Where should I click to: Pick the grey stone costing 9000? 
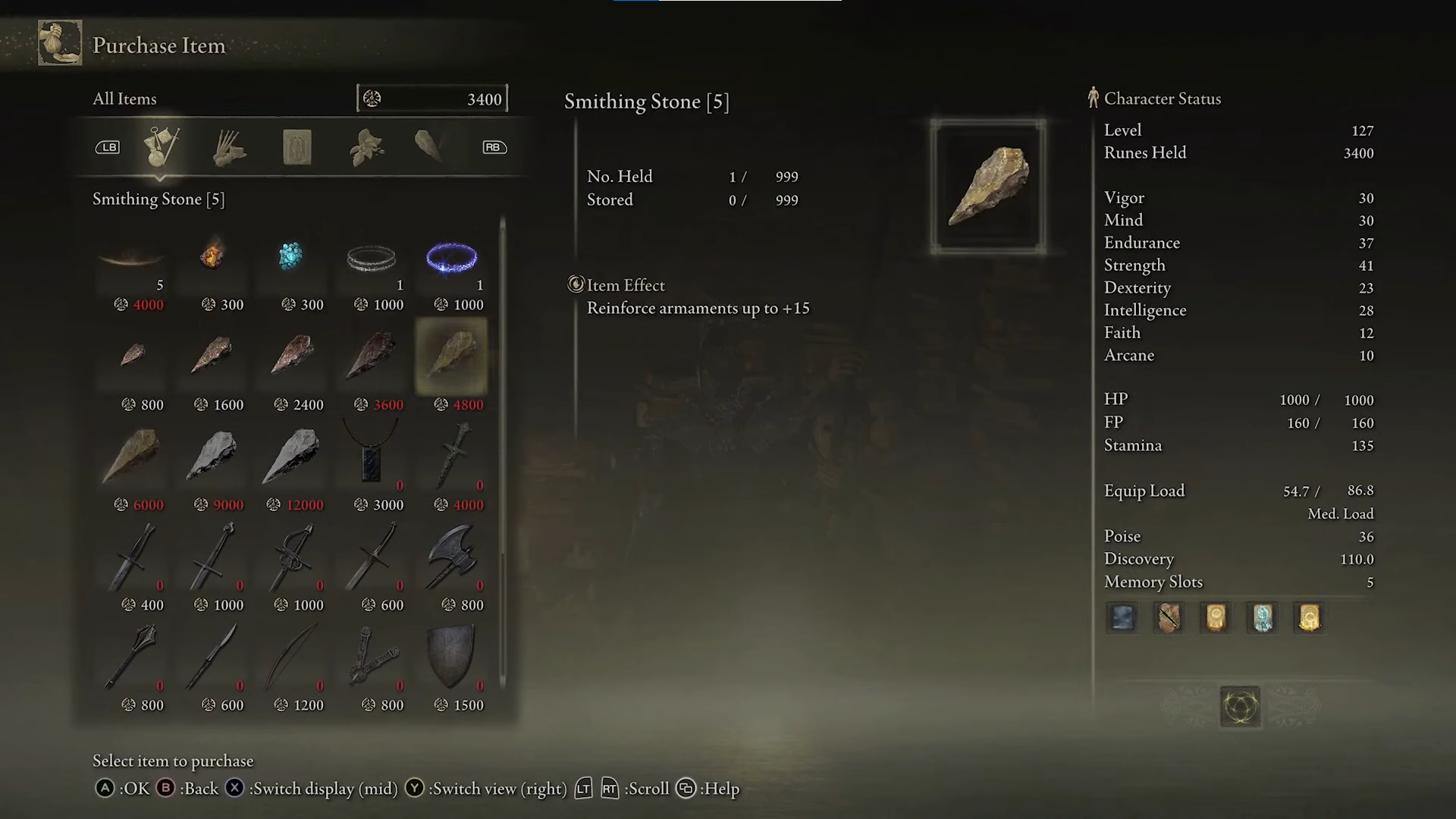(212, 455)
